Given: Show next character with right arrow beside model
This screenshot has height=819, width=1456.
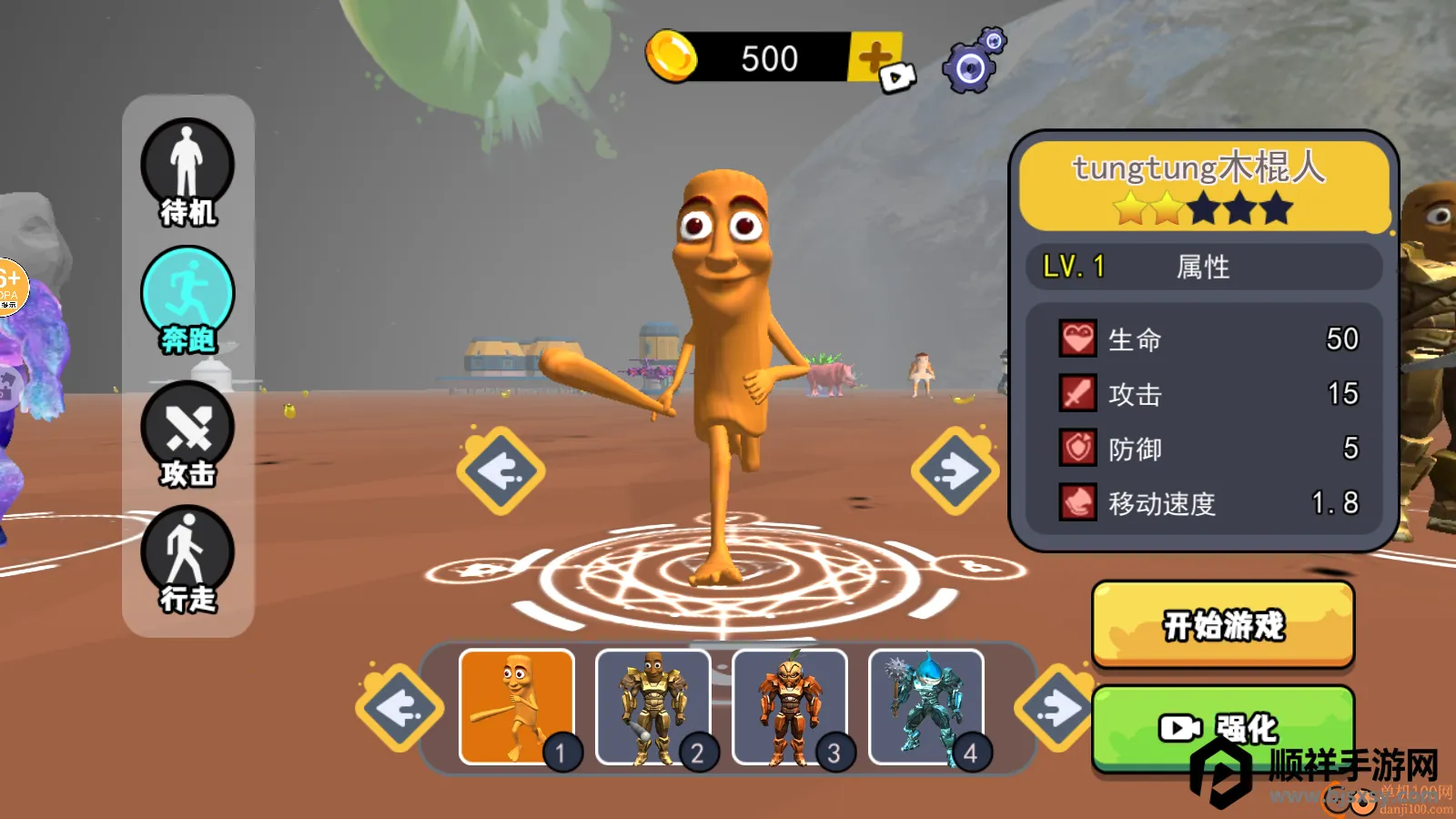Looking at the screenshot, I should (x=955, y=471).
